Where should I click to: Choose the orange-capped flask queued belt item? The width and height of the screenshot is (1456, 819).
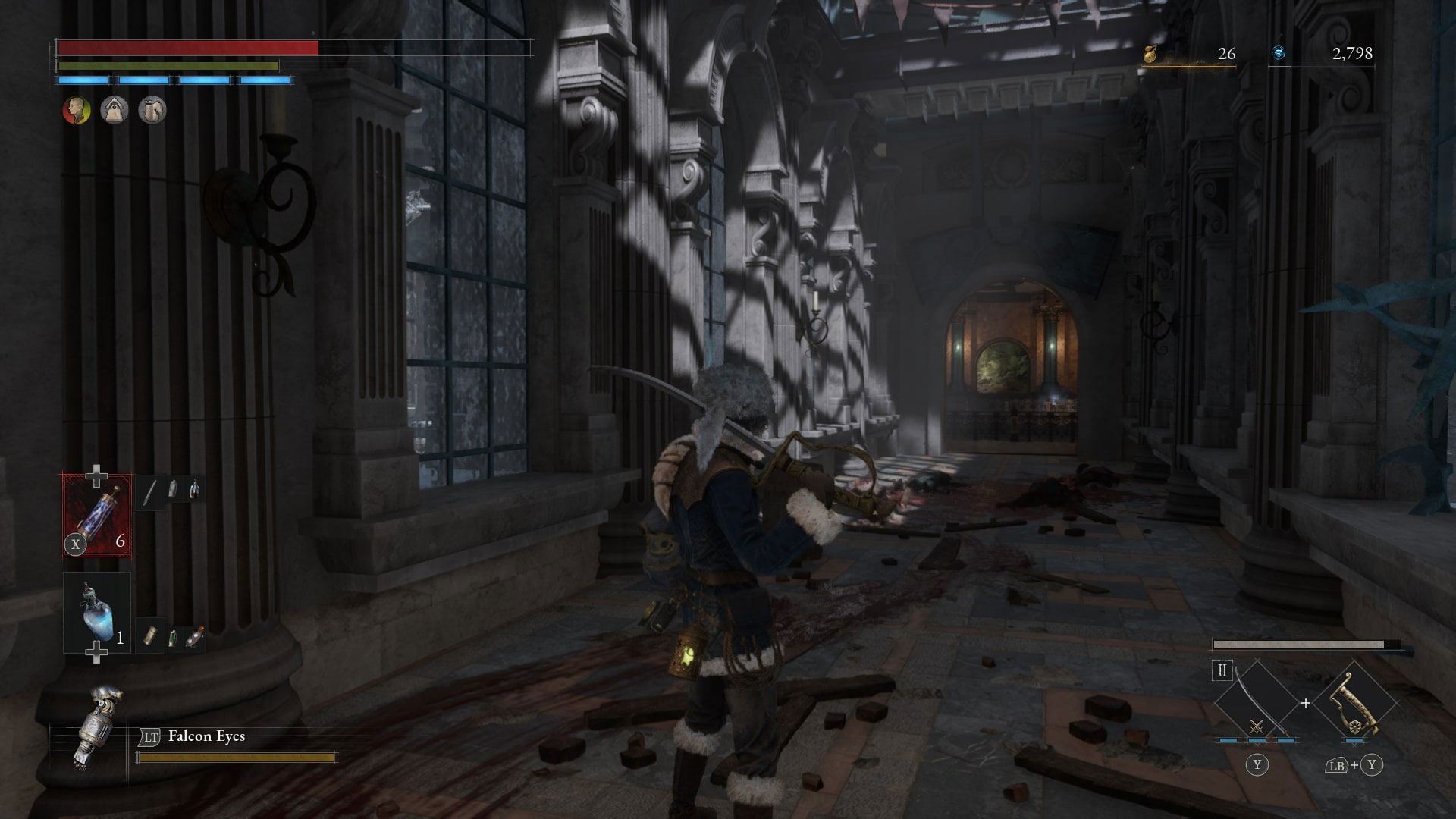(194, 638)
